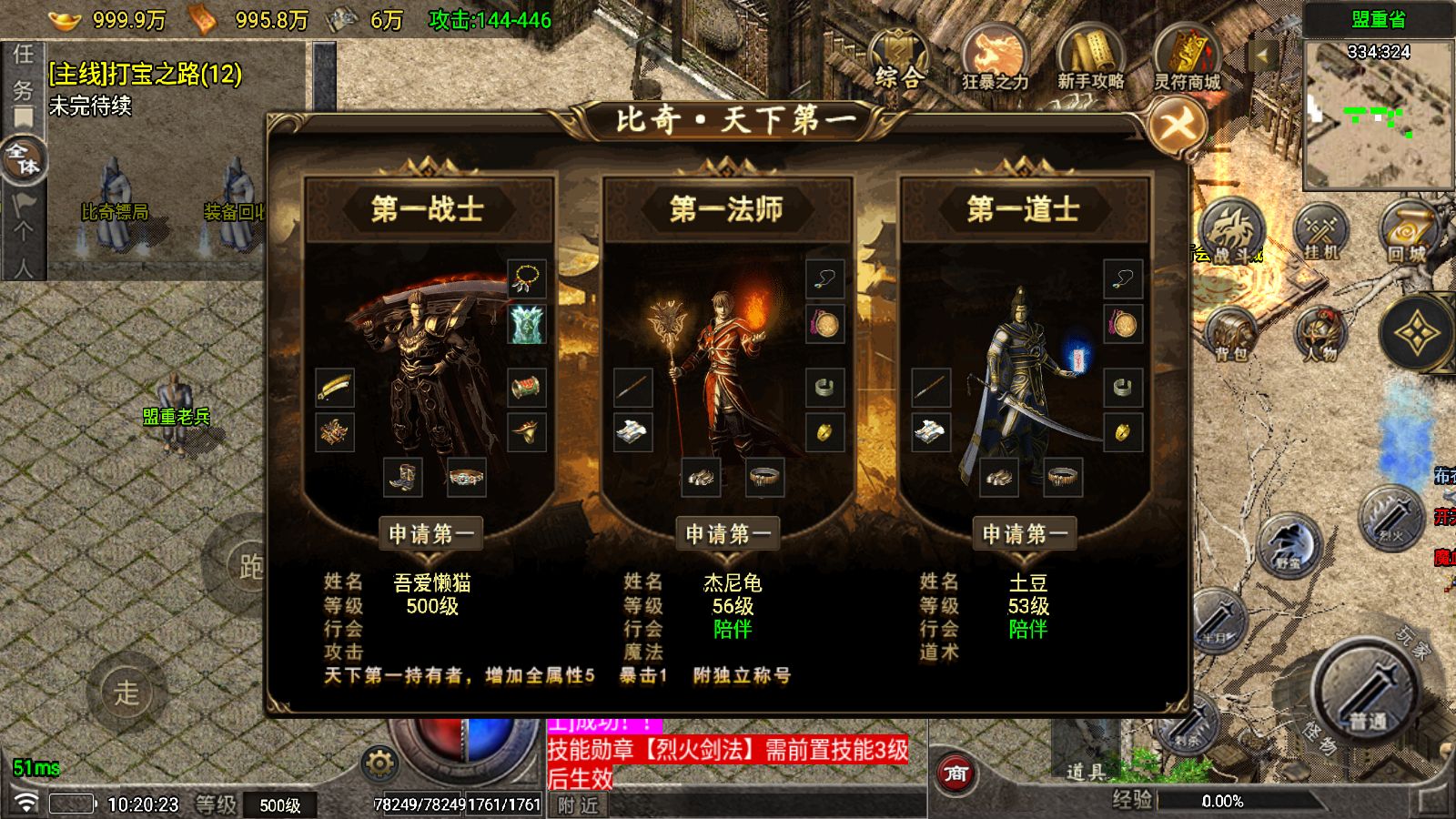The height and width of the screenshot is (819, 1456).
Task: Open the 新手攻略 guide
Action: click(1090, 60)
